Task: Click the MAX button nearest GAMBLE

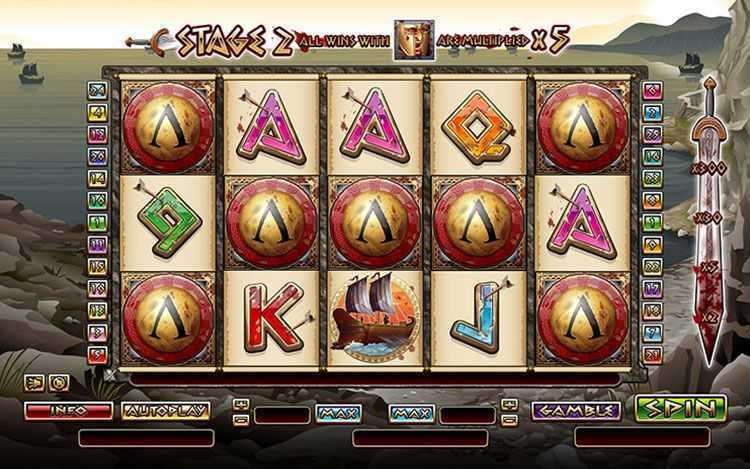Action: 412,411
